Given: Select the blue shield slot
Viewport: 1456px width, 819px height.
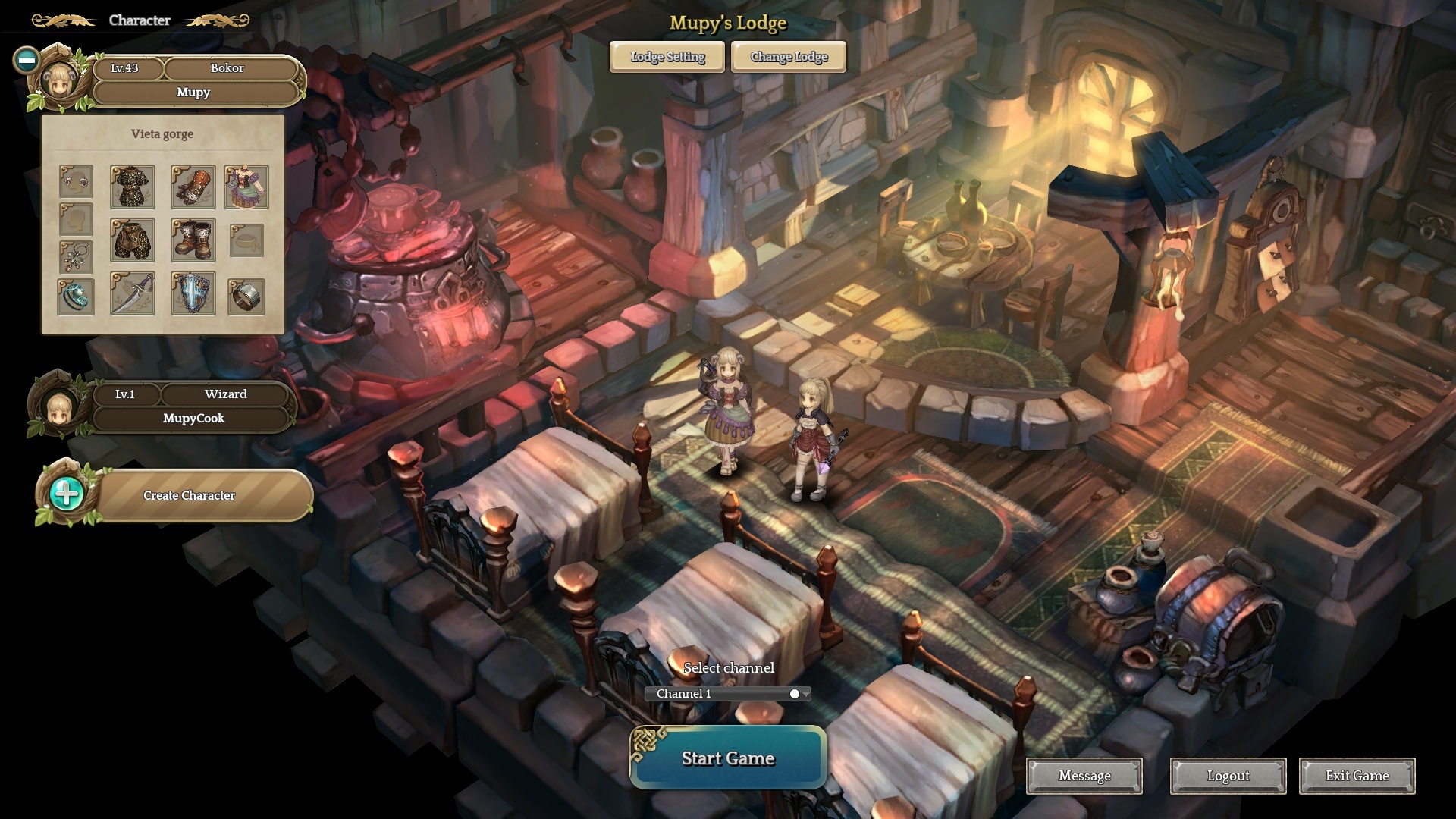Looking at the screenshot, I should point(193,293).
